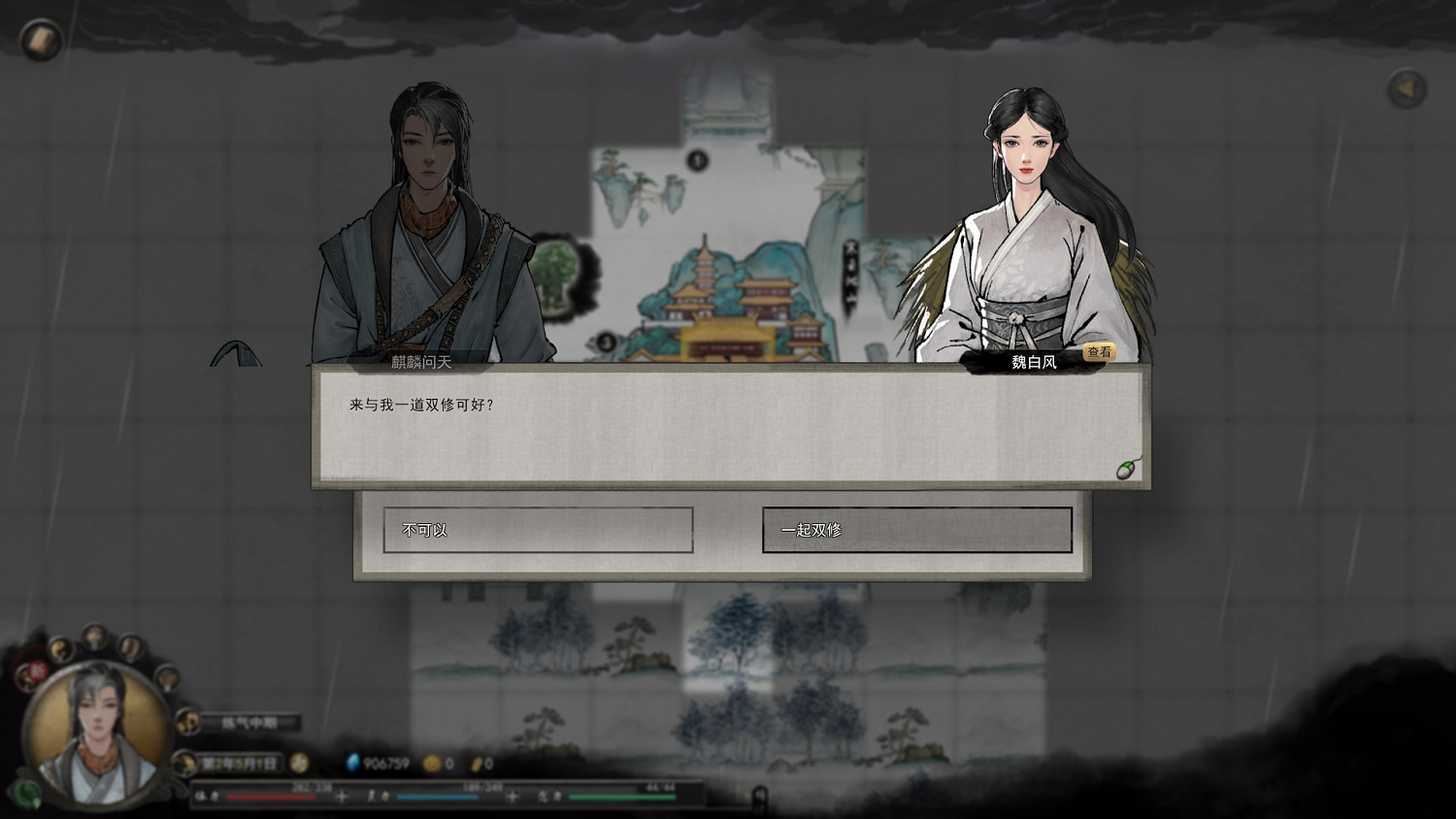Click the plus beside the blue mana bar
The height and width of the screenshot is (819, 1456).
pyautogui.click(x=512, y=796)
